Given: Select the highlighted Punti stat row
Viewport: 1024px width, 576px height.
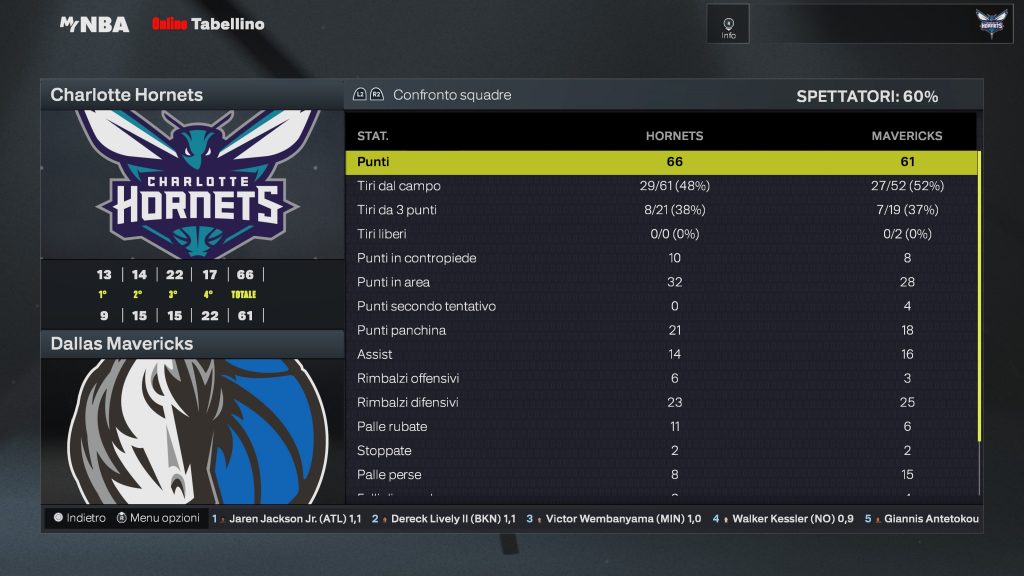Looking at the screenshot, I should (x=660, y=162).
